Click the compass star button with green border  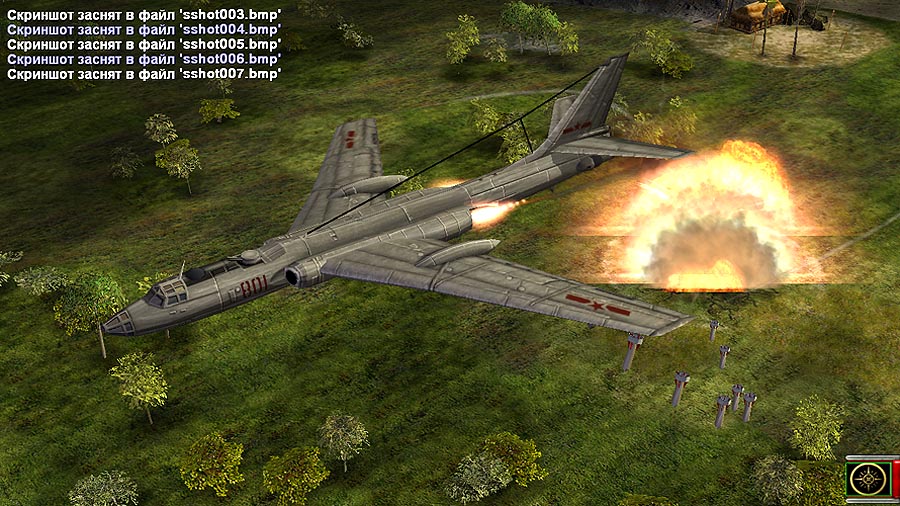[x=869, y=479]
